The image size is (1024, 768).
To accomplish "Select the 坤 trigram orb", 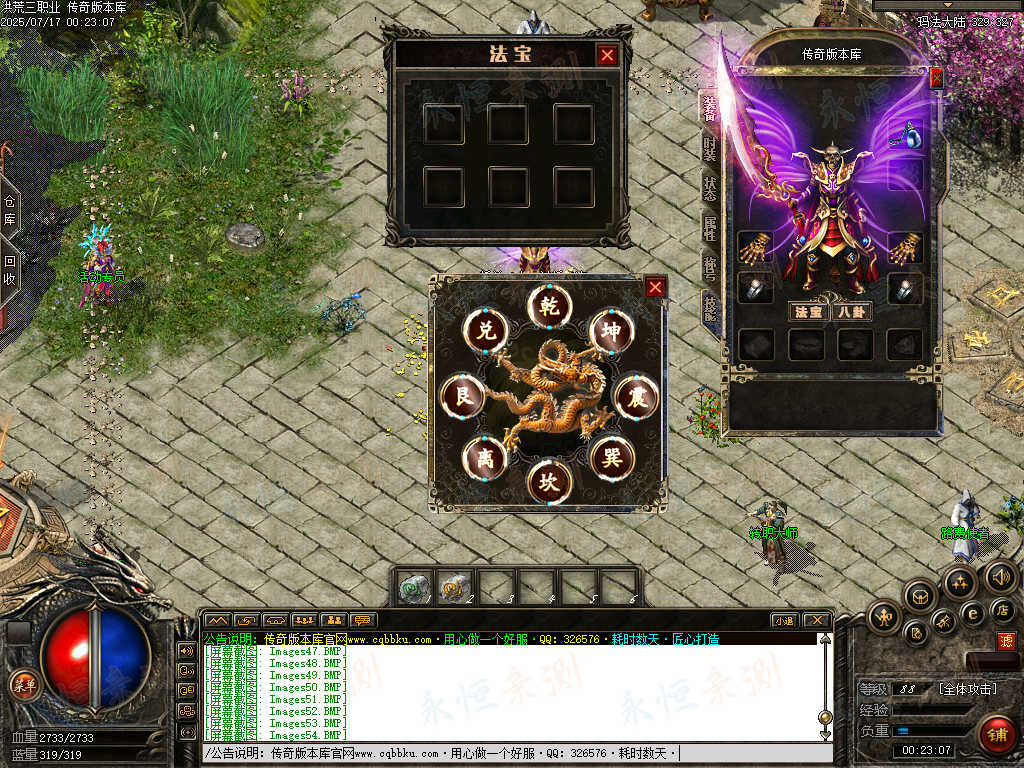I will coord(612,331).
